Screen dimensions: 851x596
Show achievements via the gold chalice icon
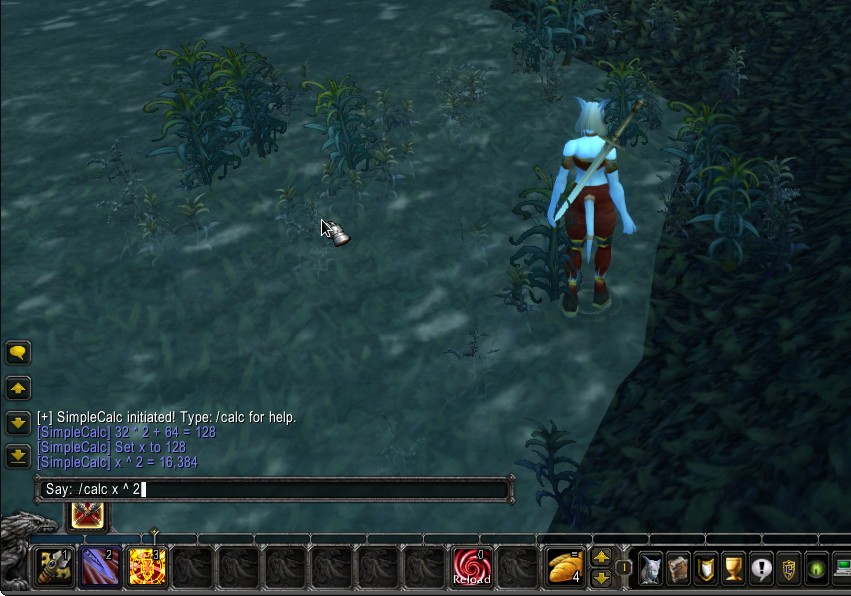point(734,569)
